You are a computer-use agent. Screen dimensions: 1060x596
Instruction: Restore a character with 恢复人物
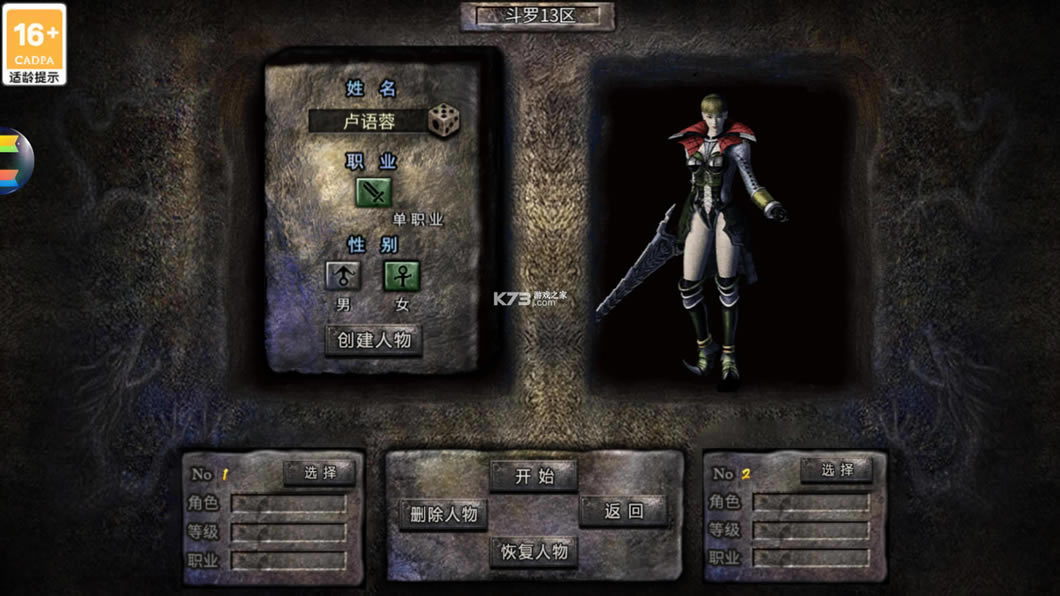[533, 551]
